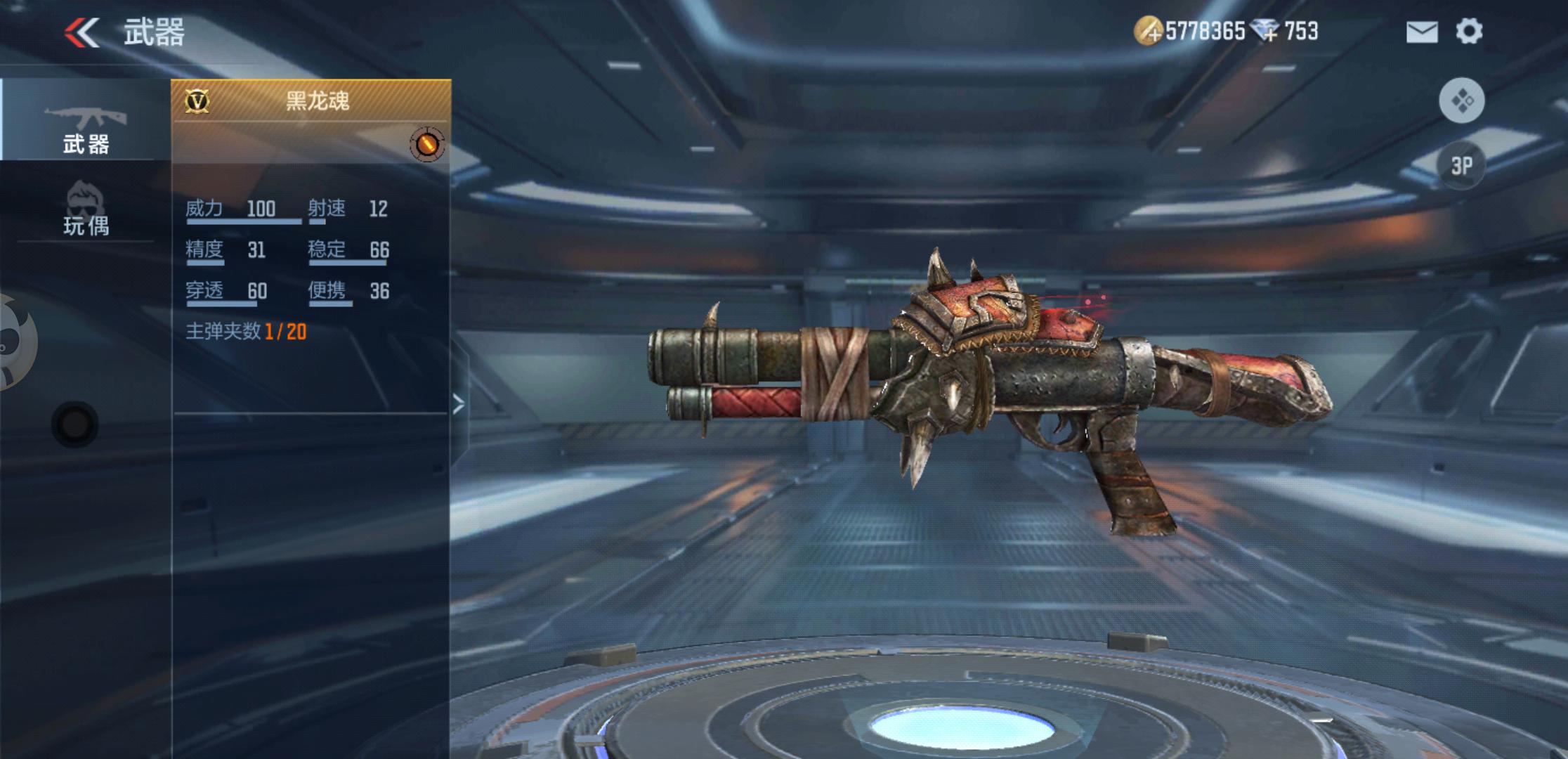
Task: Open settings with the gear icon
Action: click(1469, 32)
